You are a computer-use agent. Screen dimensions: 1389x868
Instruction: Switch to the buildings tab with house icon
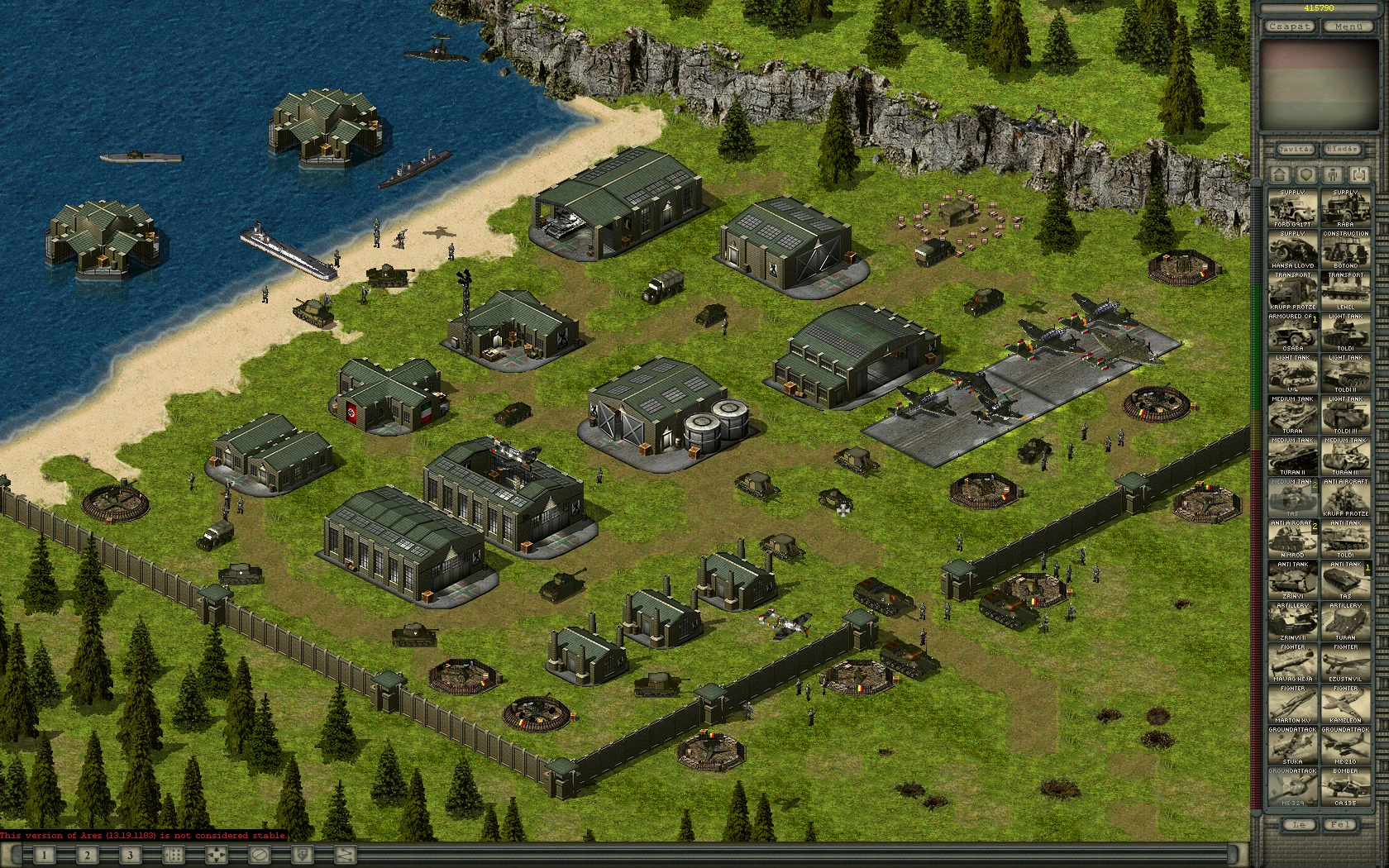tap(1281, 174)
